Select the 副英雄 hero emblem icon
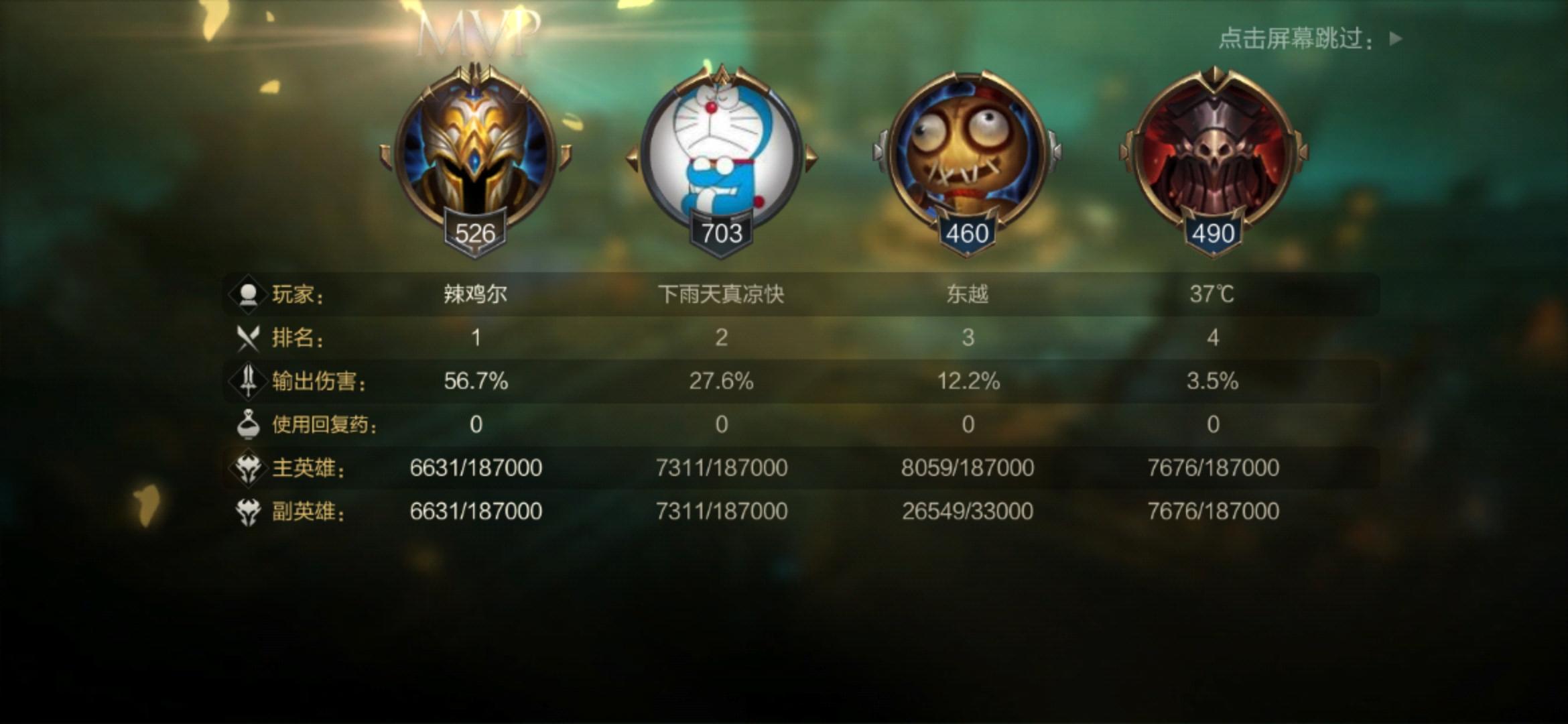 (249, 511)
